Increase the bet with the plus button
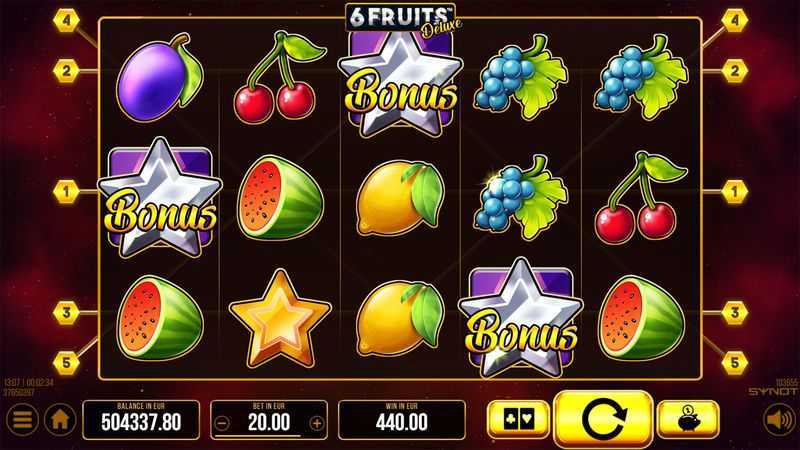This screenshot has width=800, height=450. tap(318, 422)
